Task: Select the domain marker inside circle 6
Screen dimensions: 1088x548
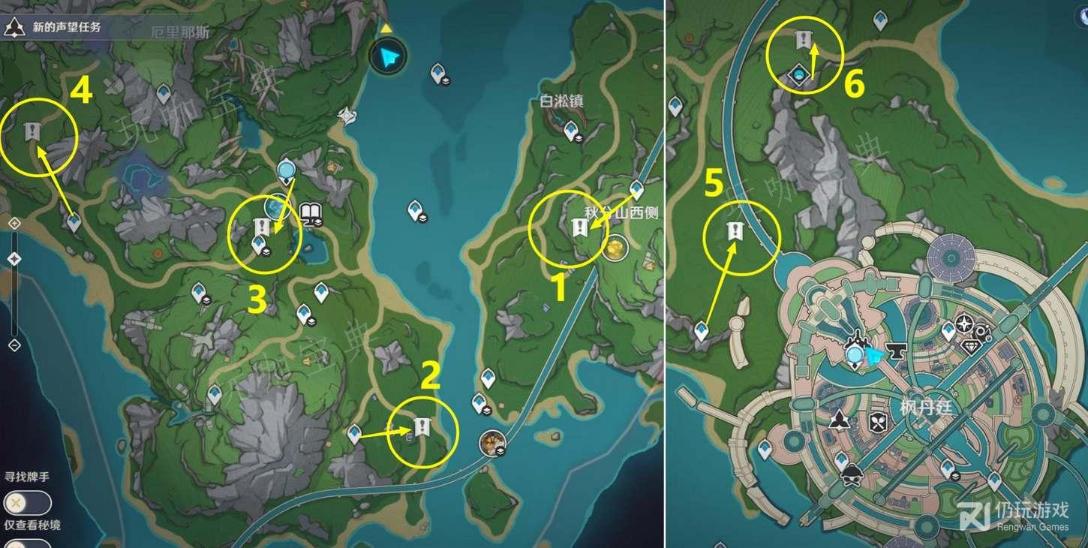Action: point(802,72)
